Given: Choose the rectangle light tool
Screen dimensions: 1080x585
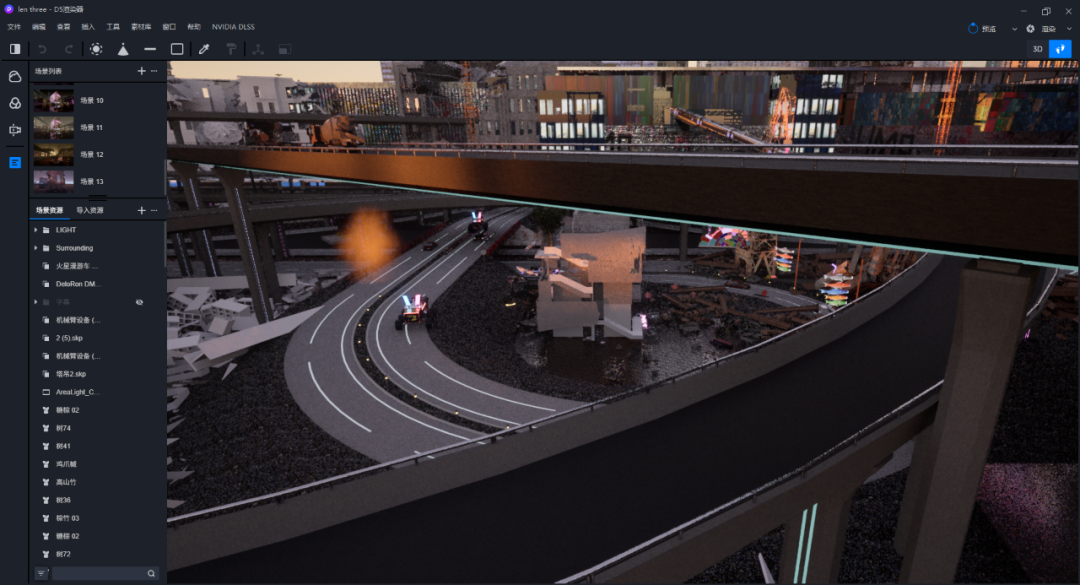Looking at the screenshot, I should pyautogui.click(x=177, y=48).
